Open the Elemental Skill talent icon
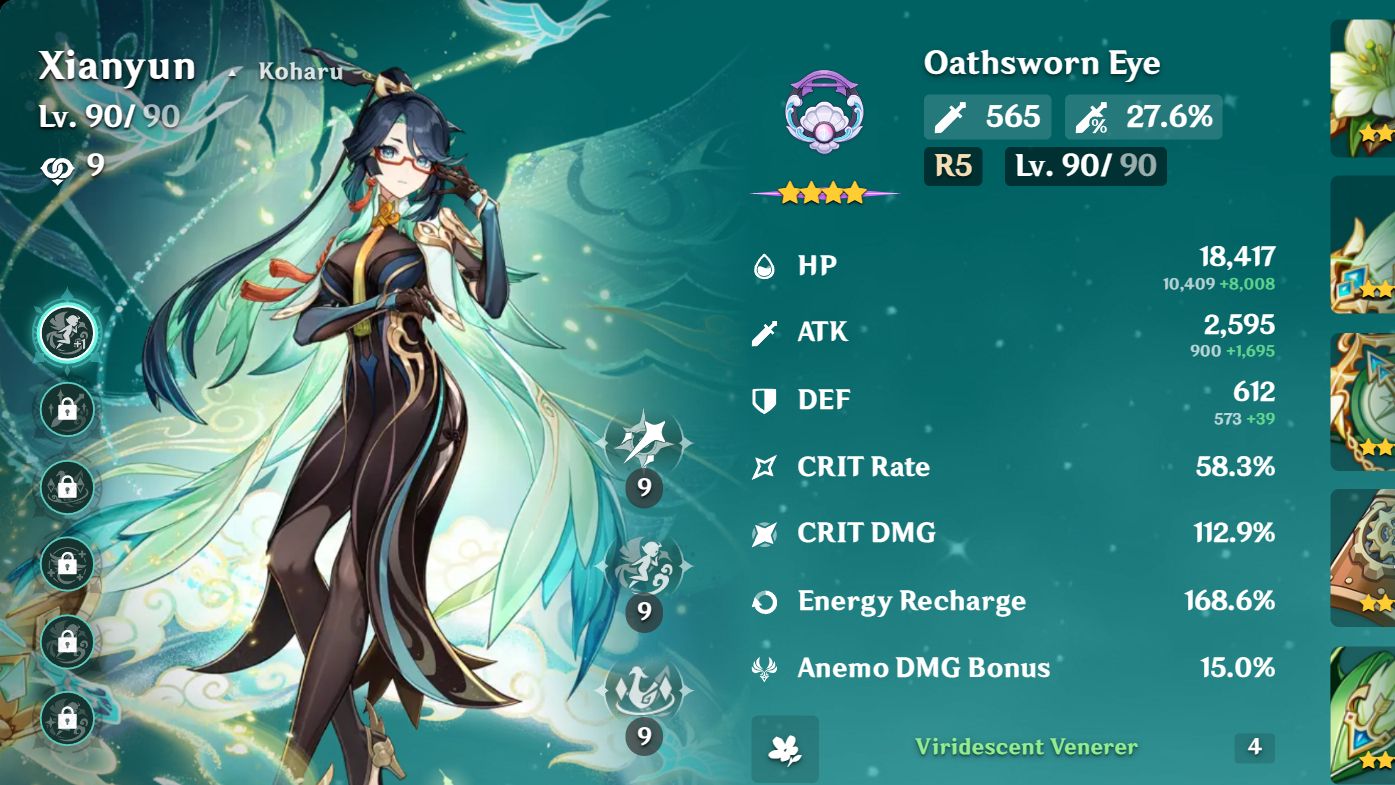1395x785 pixels. click(645, 566)
